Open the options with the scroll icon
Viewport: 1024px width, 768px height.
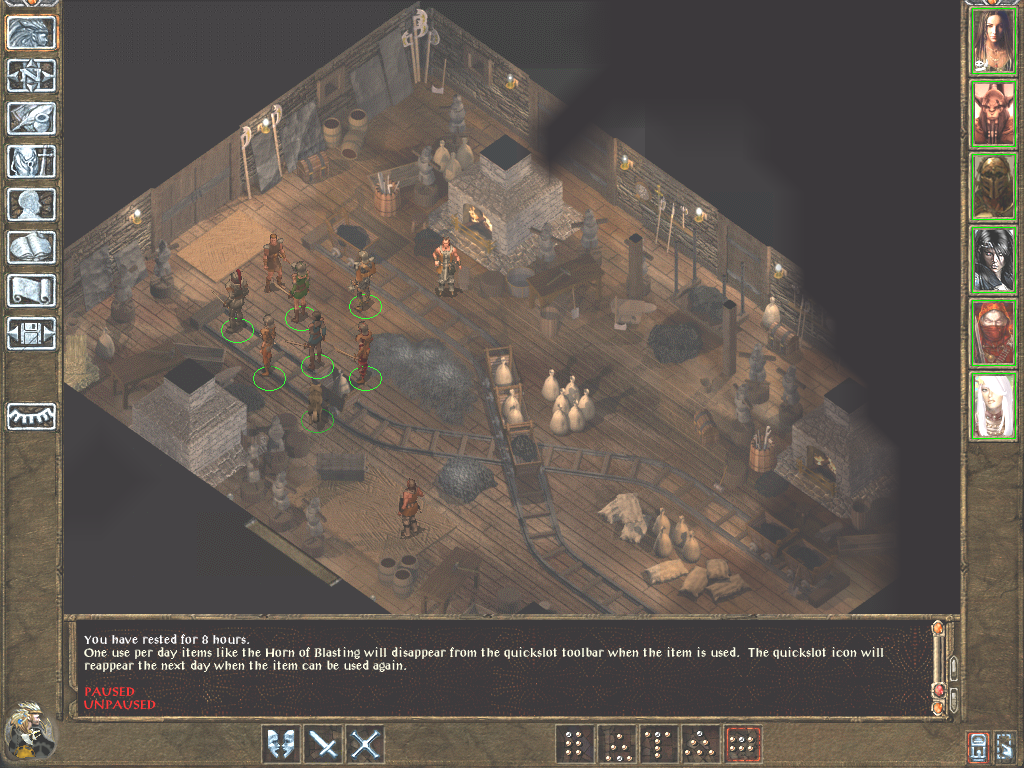(32, 290)
